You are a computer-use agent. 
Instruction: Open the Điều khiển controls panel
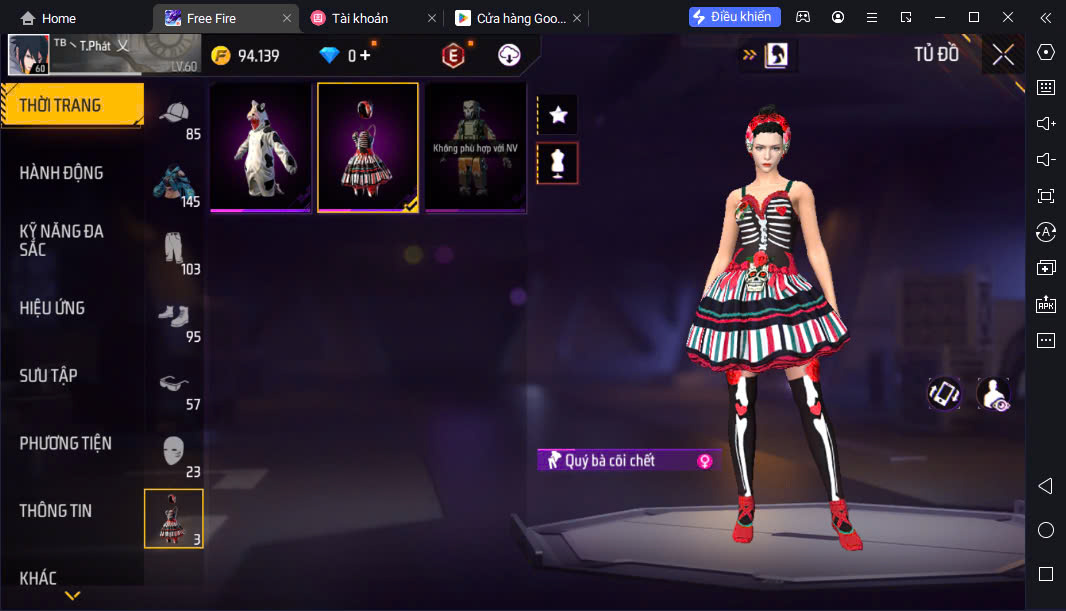733,17
